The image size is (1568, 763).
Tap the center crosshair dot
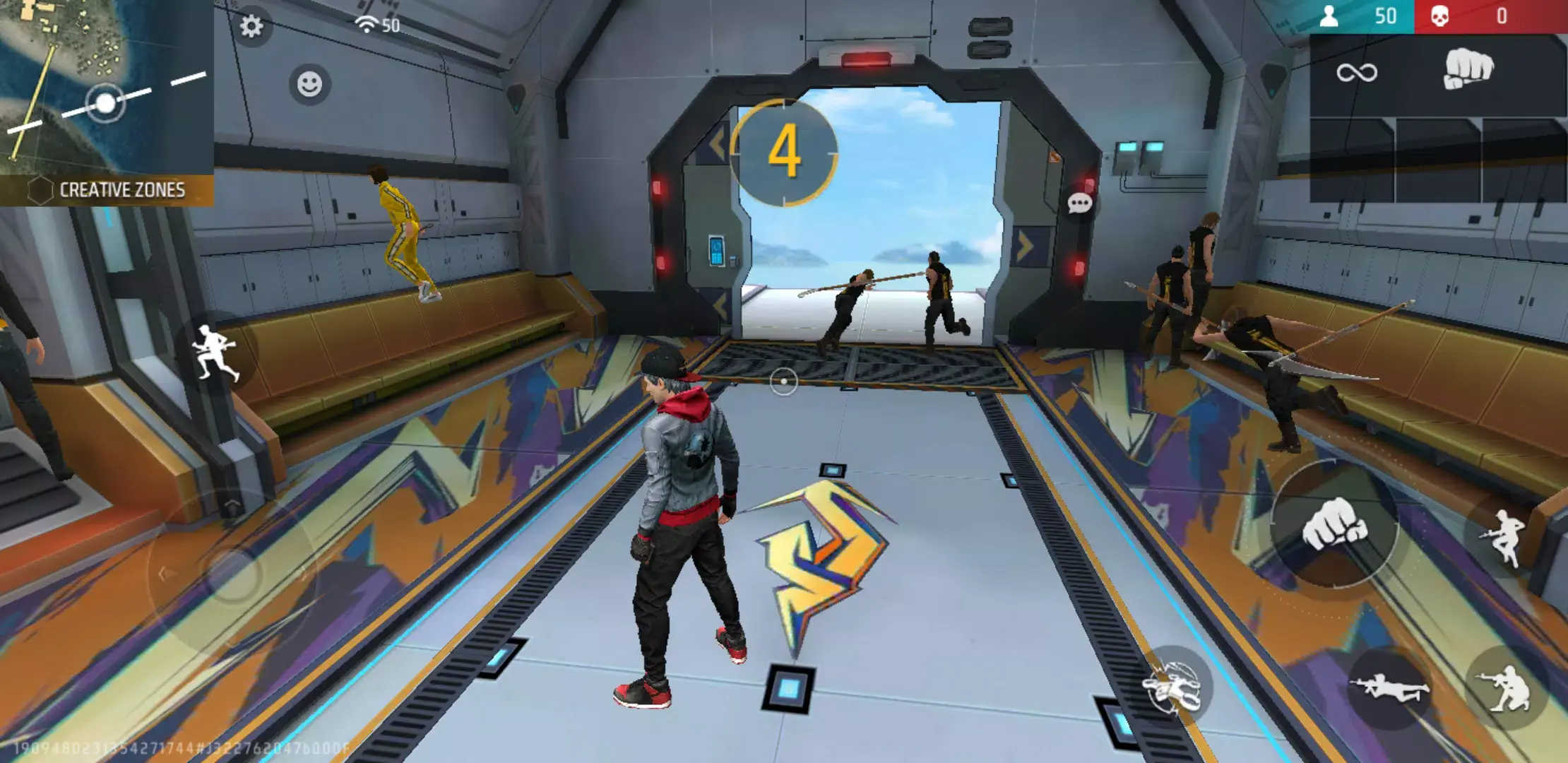[784, 380]
